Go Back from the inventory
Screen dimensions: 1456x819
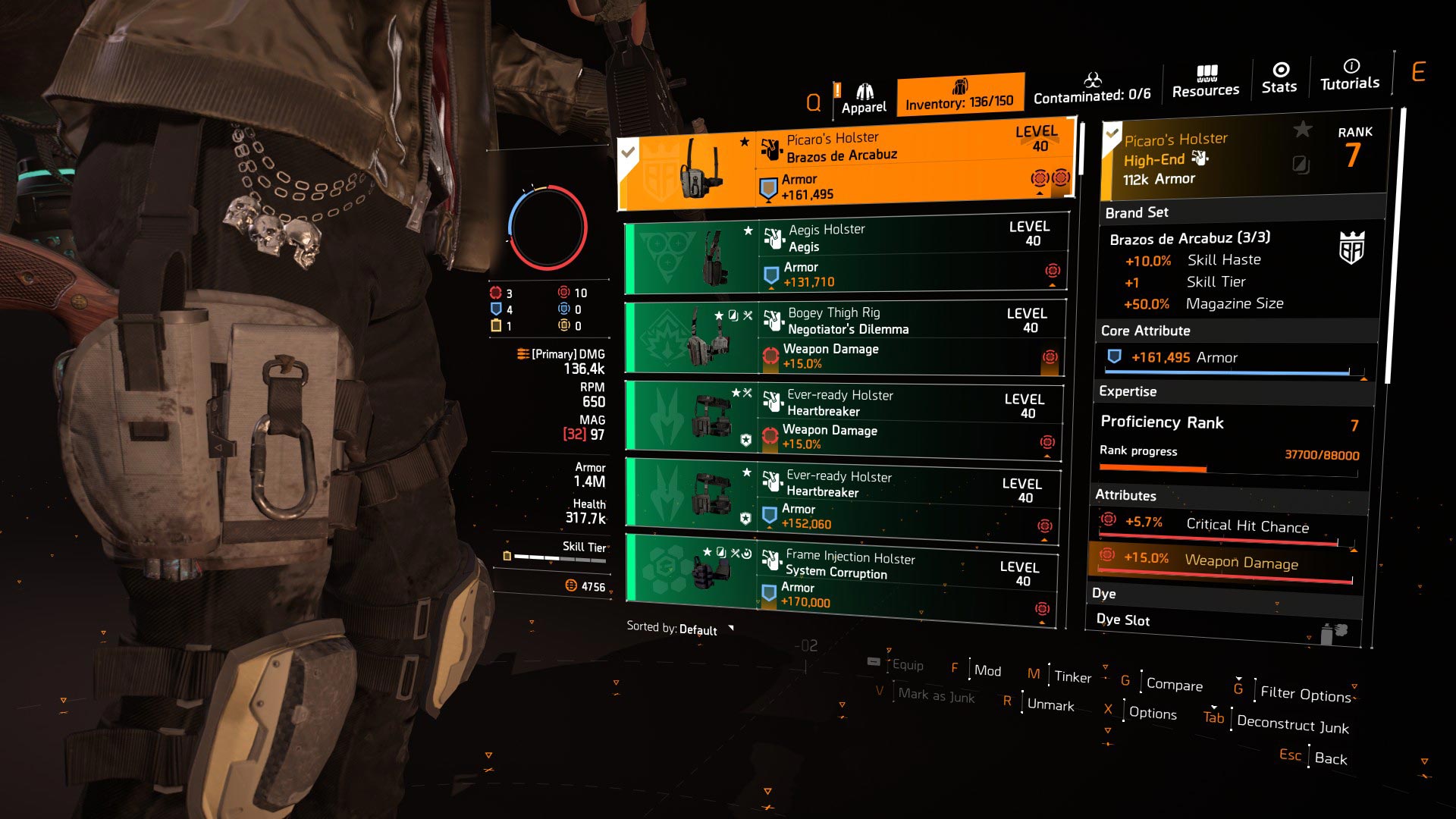click(x=1330, y=758)
